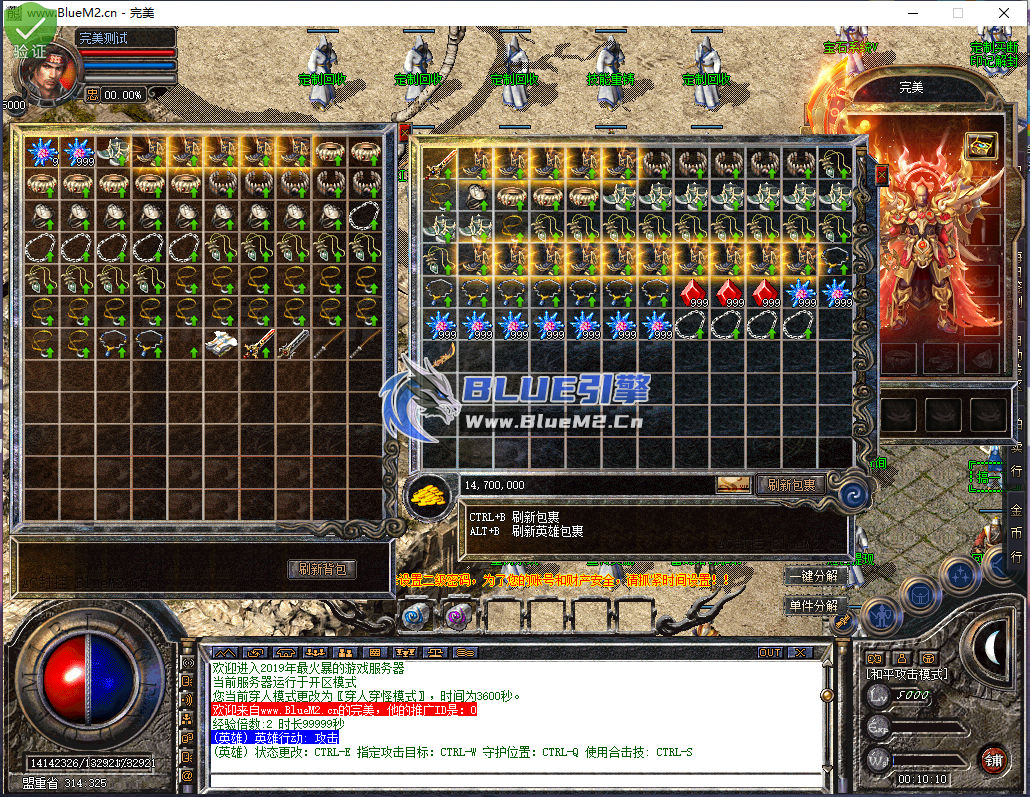Click the gold ingot pile icon
This screenshot has width=1030, height=797.
pos(429,494)
